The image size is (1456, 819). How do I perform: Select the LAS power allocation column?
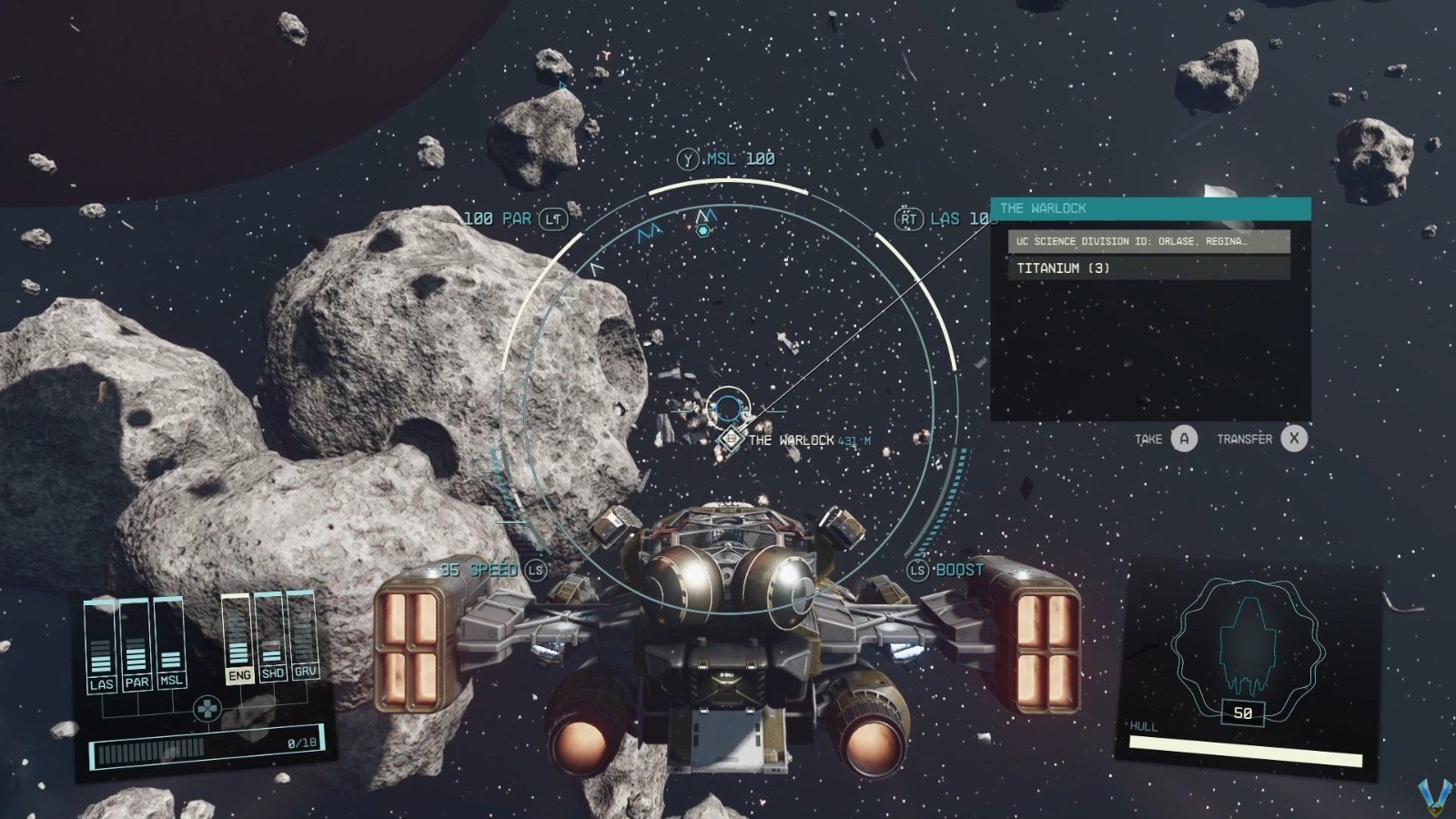click(x=101, y=648)
